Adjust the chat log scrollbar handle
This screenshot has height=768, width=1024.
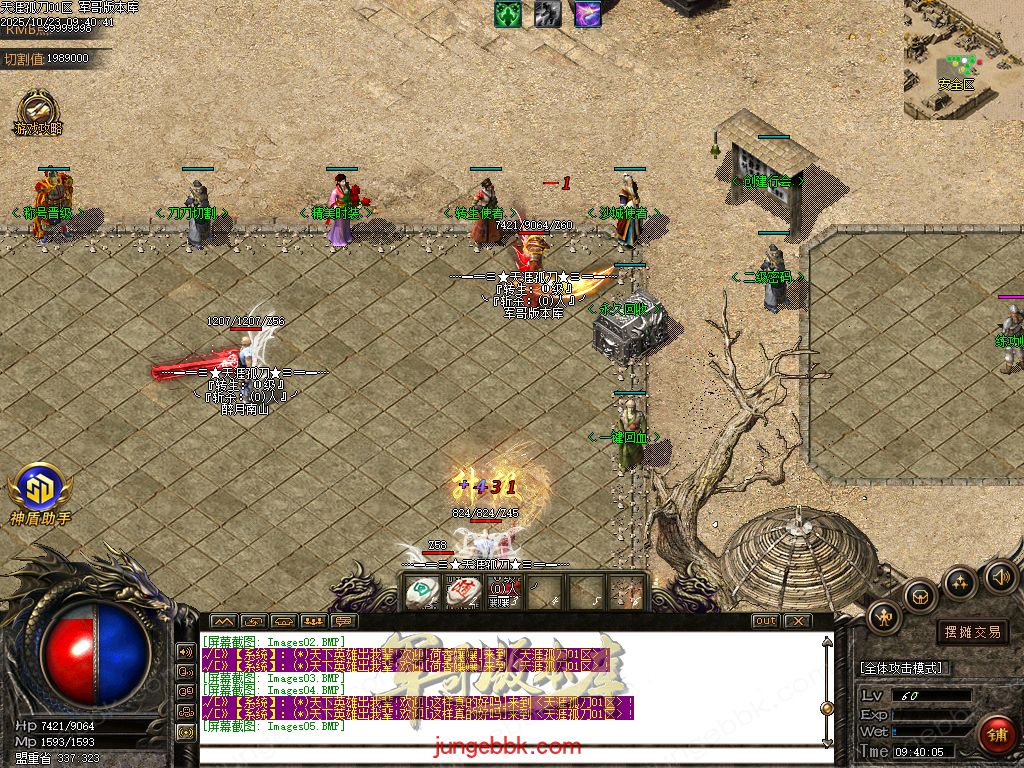point(826,708)
